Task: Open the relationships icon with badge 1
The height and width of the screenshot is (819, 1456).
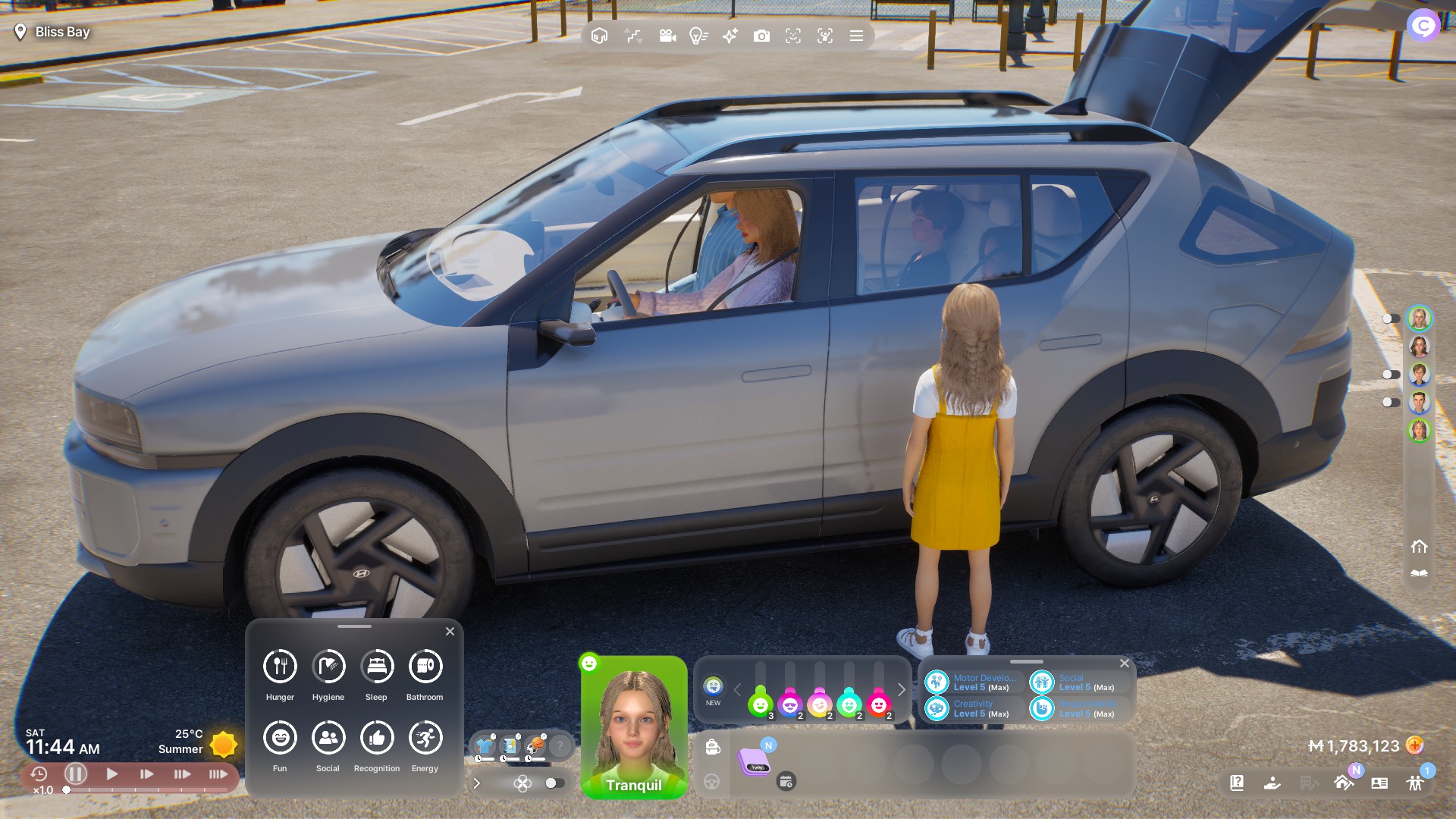Action: point(1415,783)
